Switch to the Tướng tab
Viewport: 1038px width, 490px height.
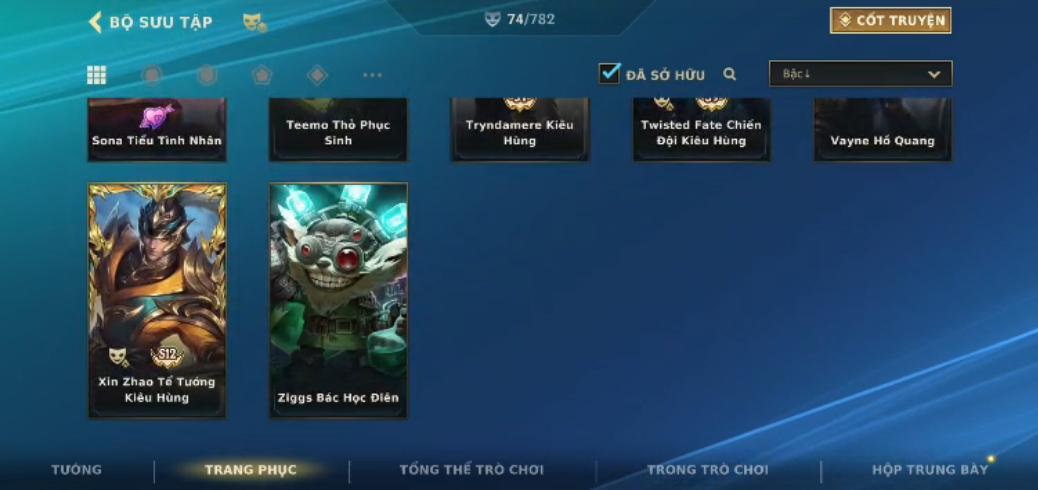pyautogui.click(x=77, y=470)
